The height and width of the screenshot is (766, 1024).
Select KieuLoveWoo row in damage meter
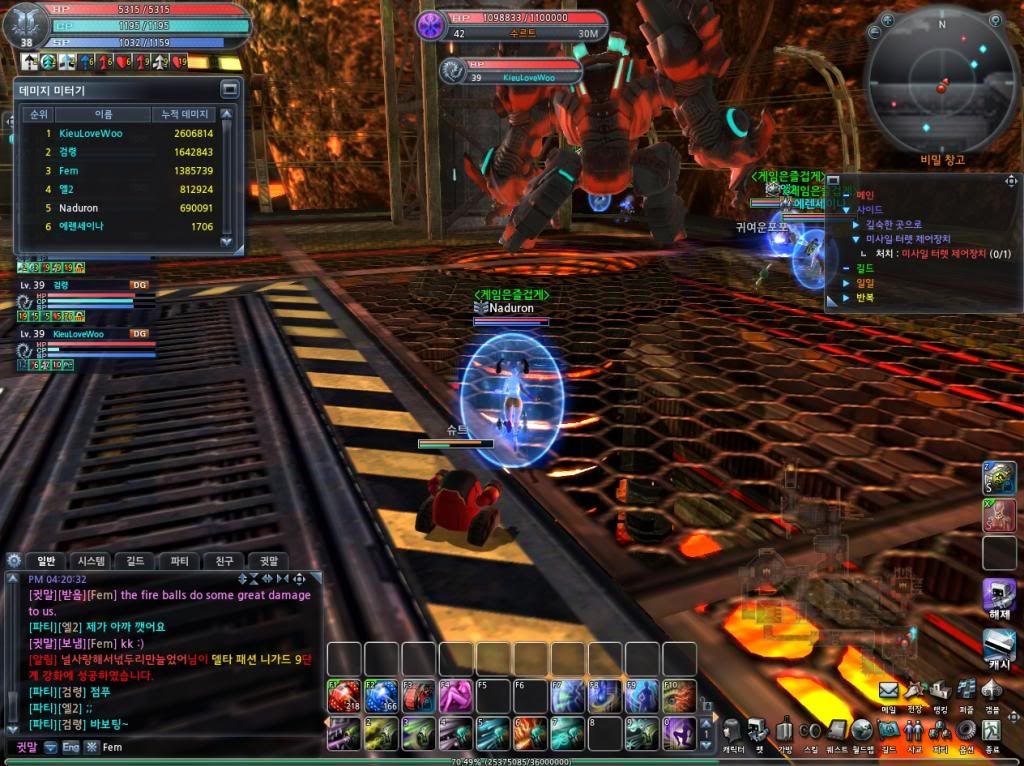tap(120, 133)
